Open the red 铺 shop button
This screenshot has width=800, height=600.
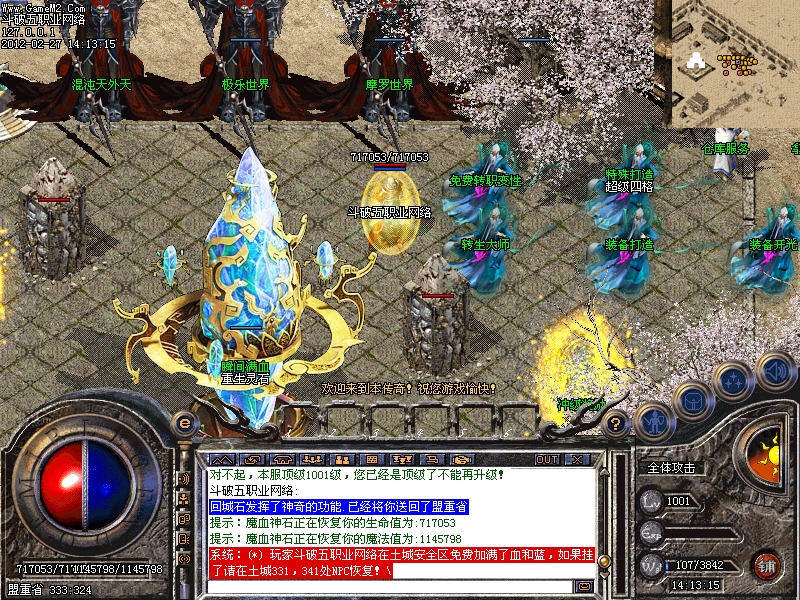[x=767, y=564]
